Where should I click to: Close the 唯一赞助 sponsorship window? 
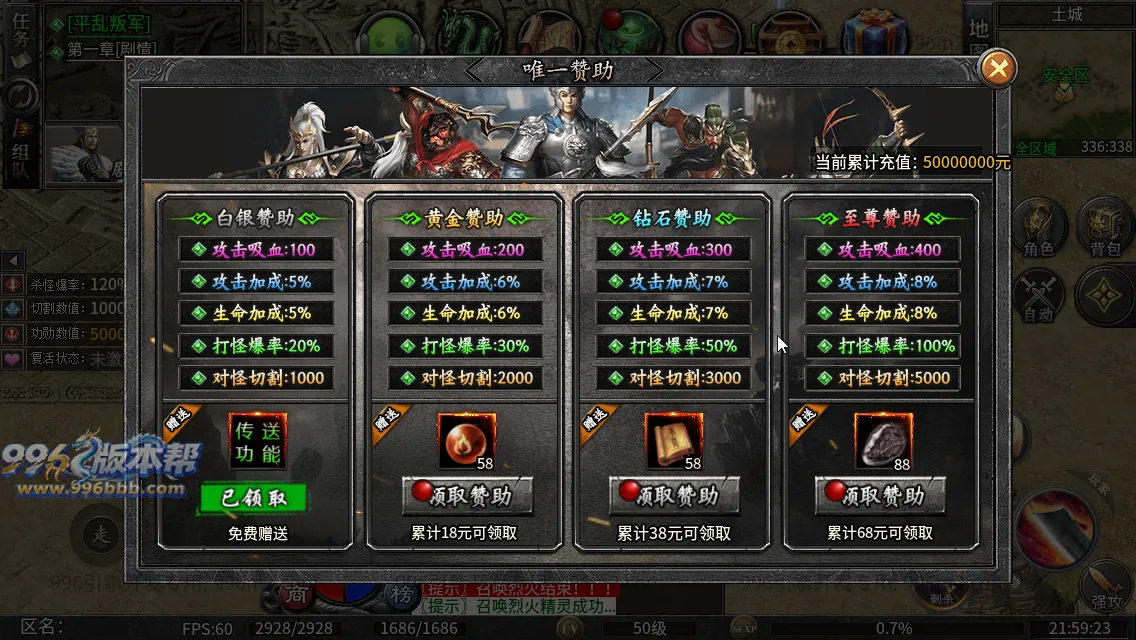coord(997,68)
